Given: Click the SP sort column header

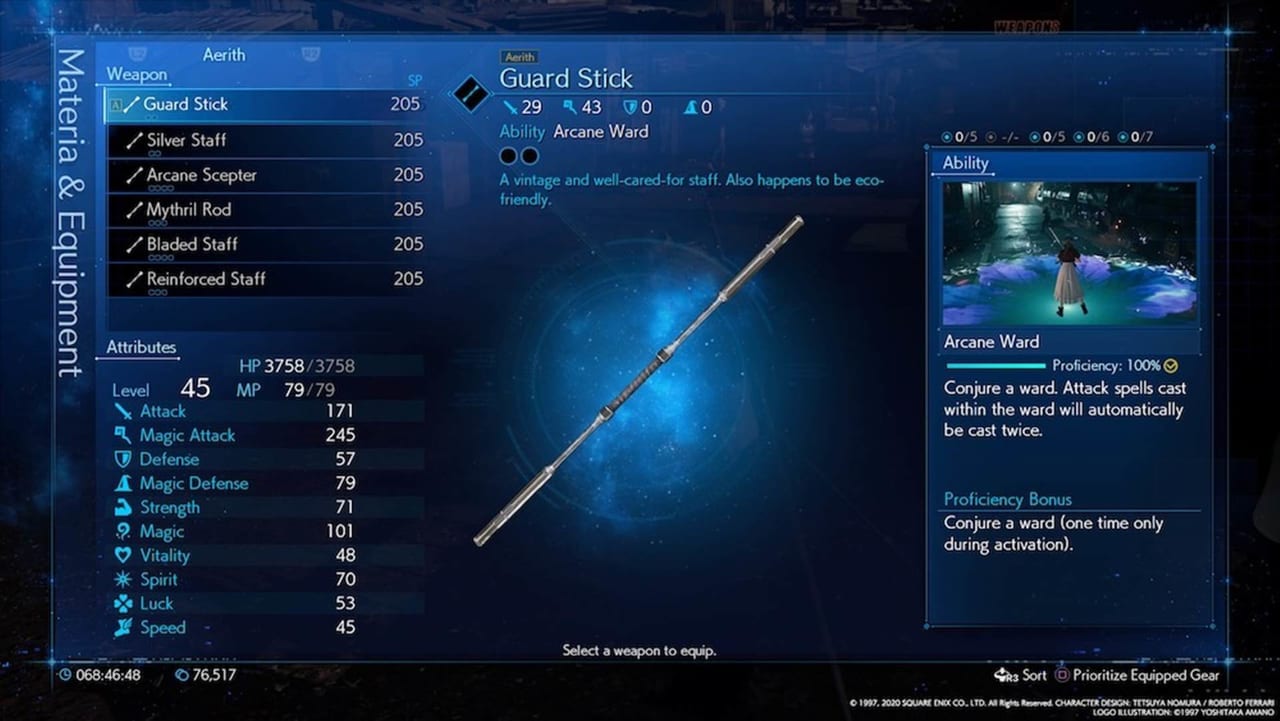Looking at the screenshot, I should (x=415, y=80).
